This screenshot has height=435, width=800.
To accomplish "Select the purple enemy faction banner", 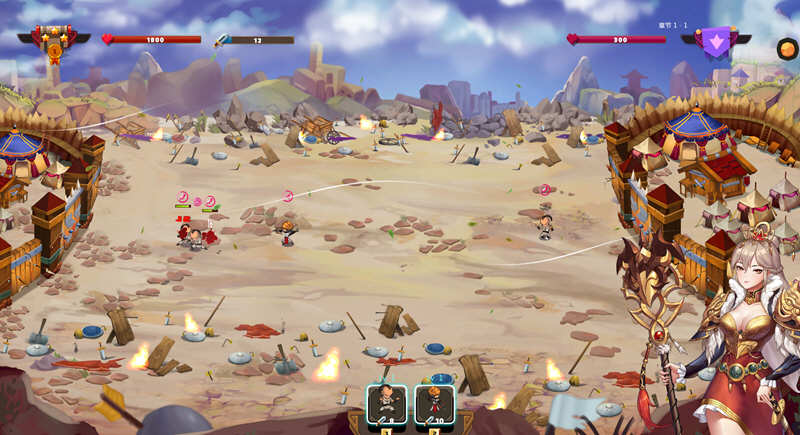I will point(716,41).
